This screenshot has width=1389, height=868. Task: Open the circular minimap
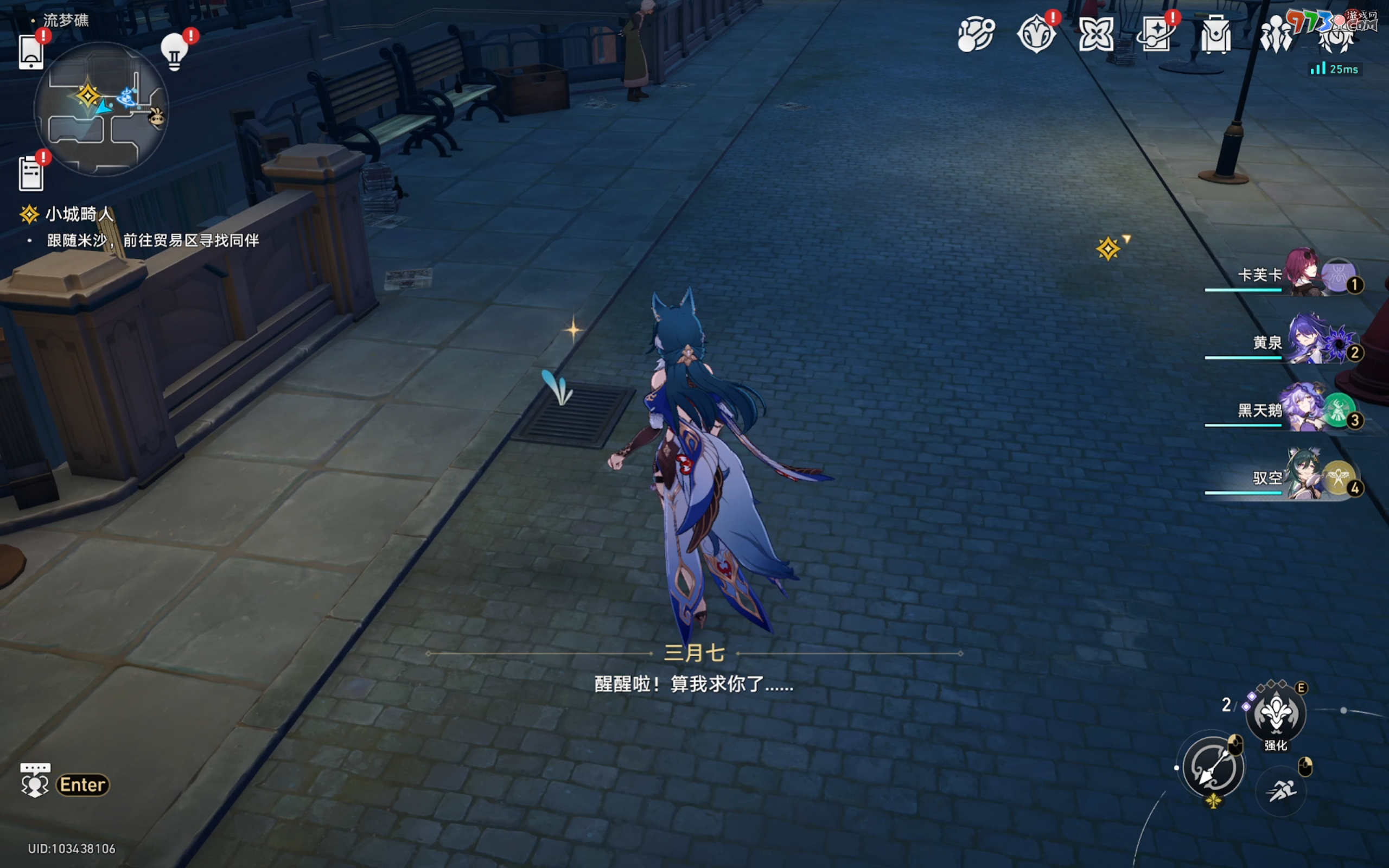pyautogui.click(x=101, y=108)
